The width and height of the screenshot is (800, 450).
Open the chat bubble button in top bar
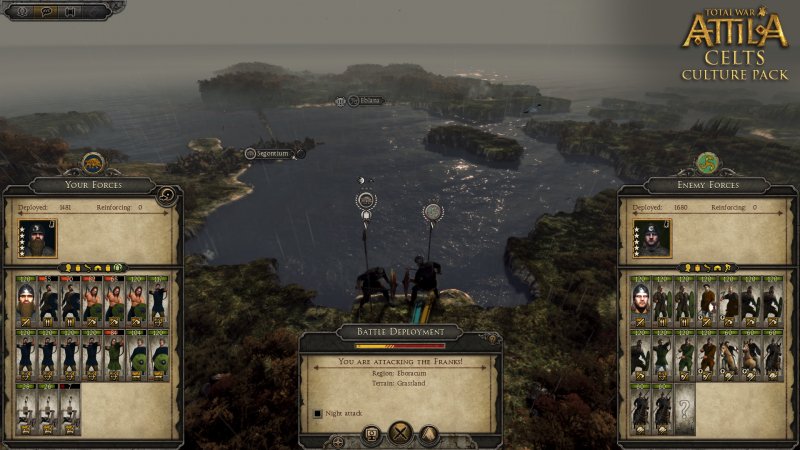47,12
